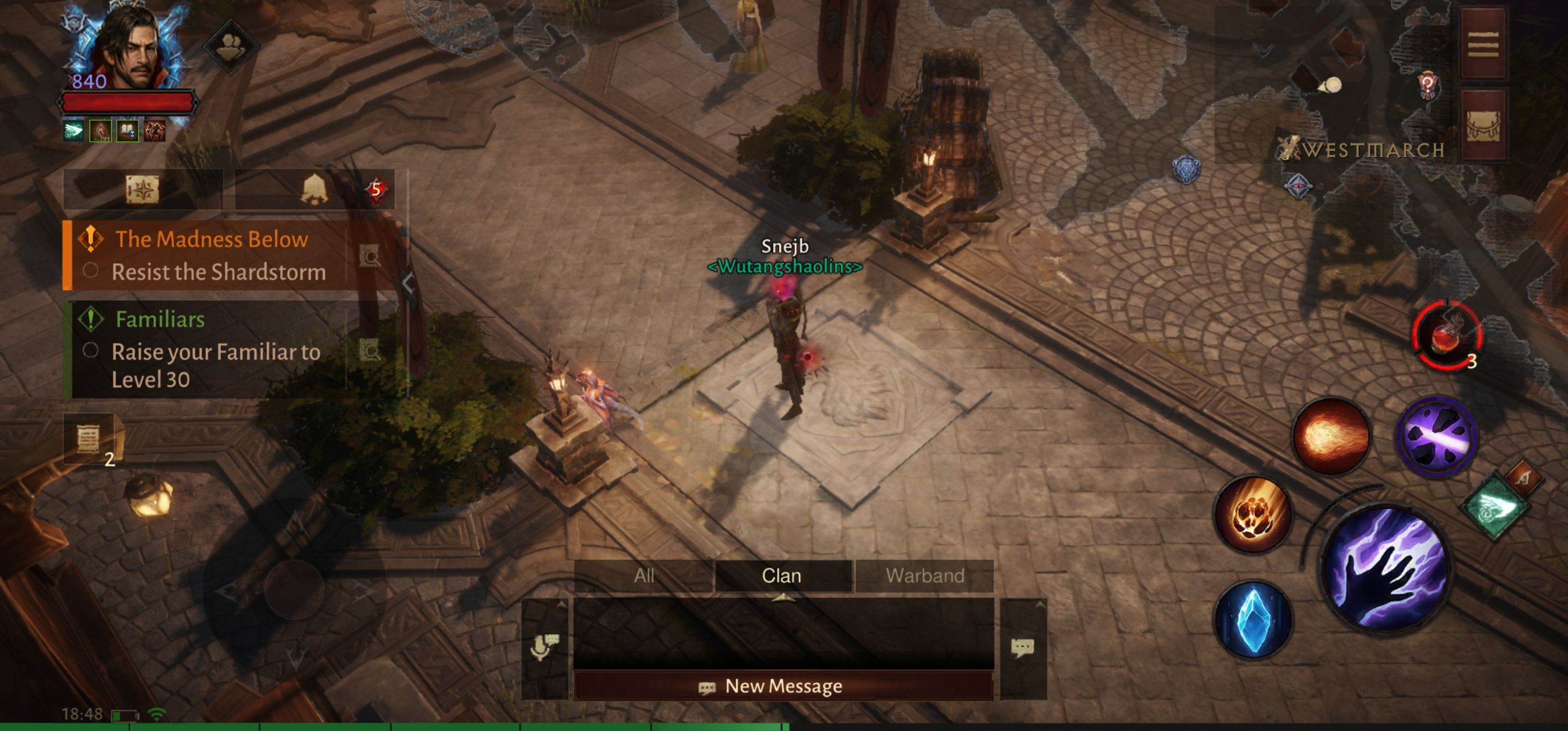Open the notifications bell tab
Viewport: 1568px width, 731px height.
pyautogui.click(x=314, y=190)
